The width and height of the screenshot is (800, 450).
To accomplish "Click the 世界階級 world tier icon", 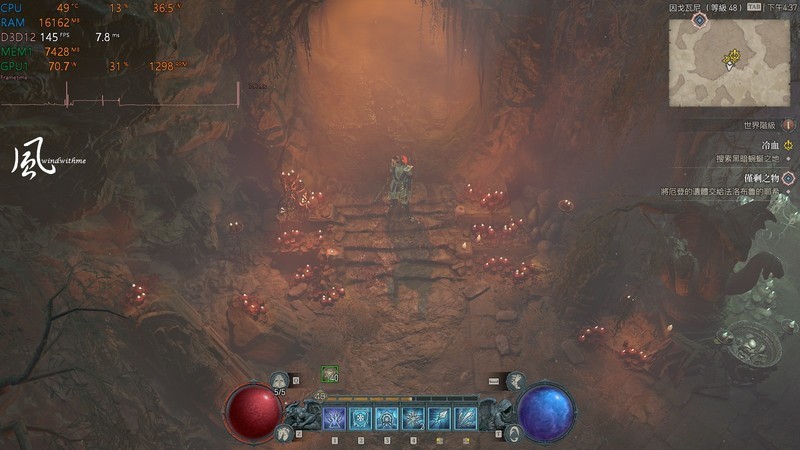I will pos(786,126).
